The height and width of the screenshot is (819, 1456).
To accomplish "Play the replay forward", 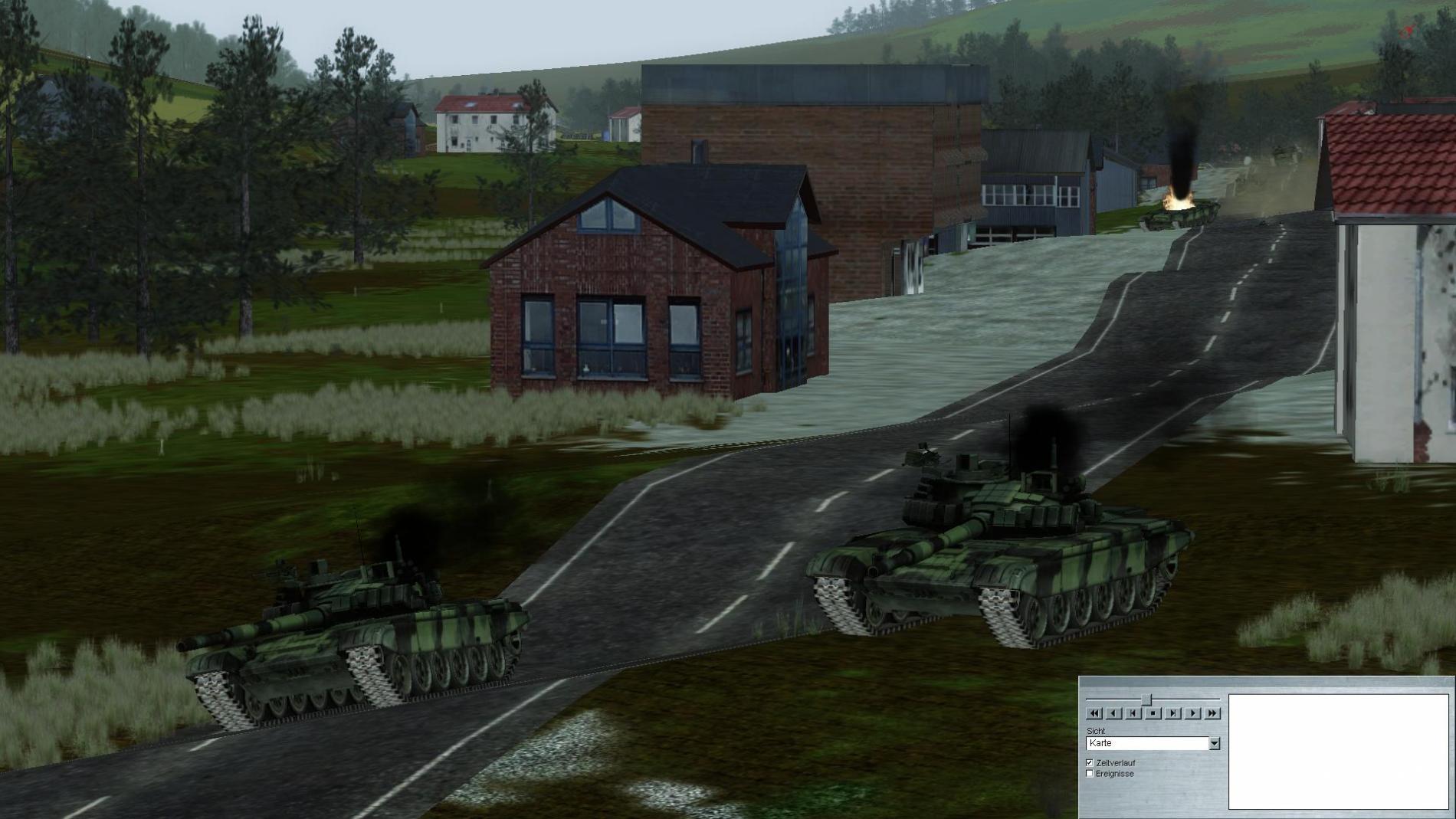I will [1192, 713].
